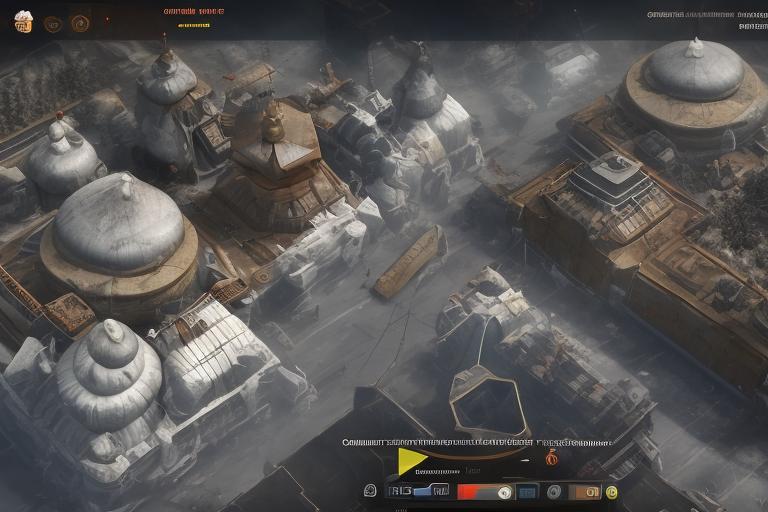Click the orange popcorn bucket icon

(x=23, y=21)
